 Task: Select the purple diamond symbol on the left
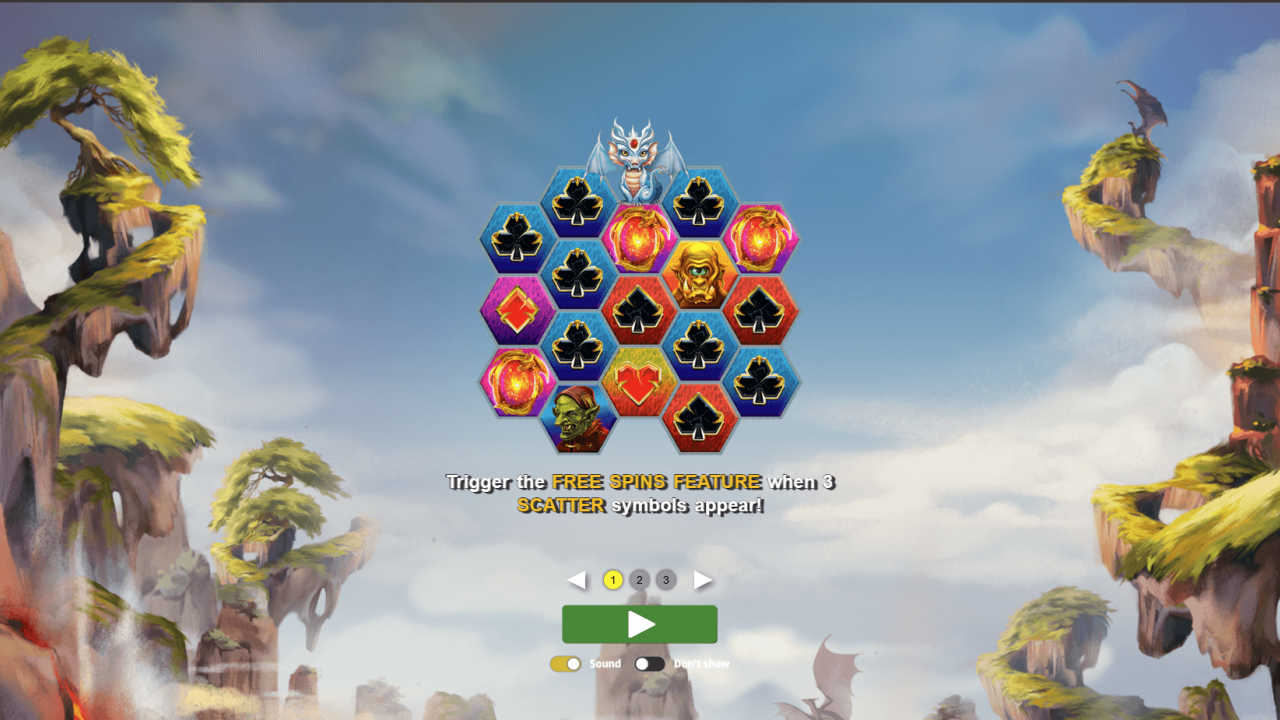point(517,310)
